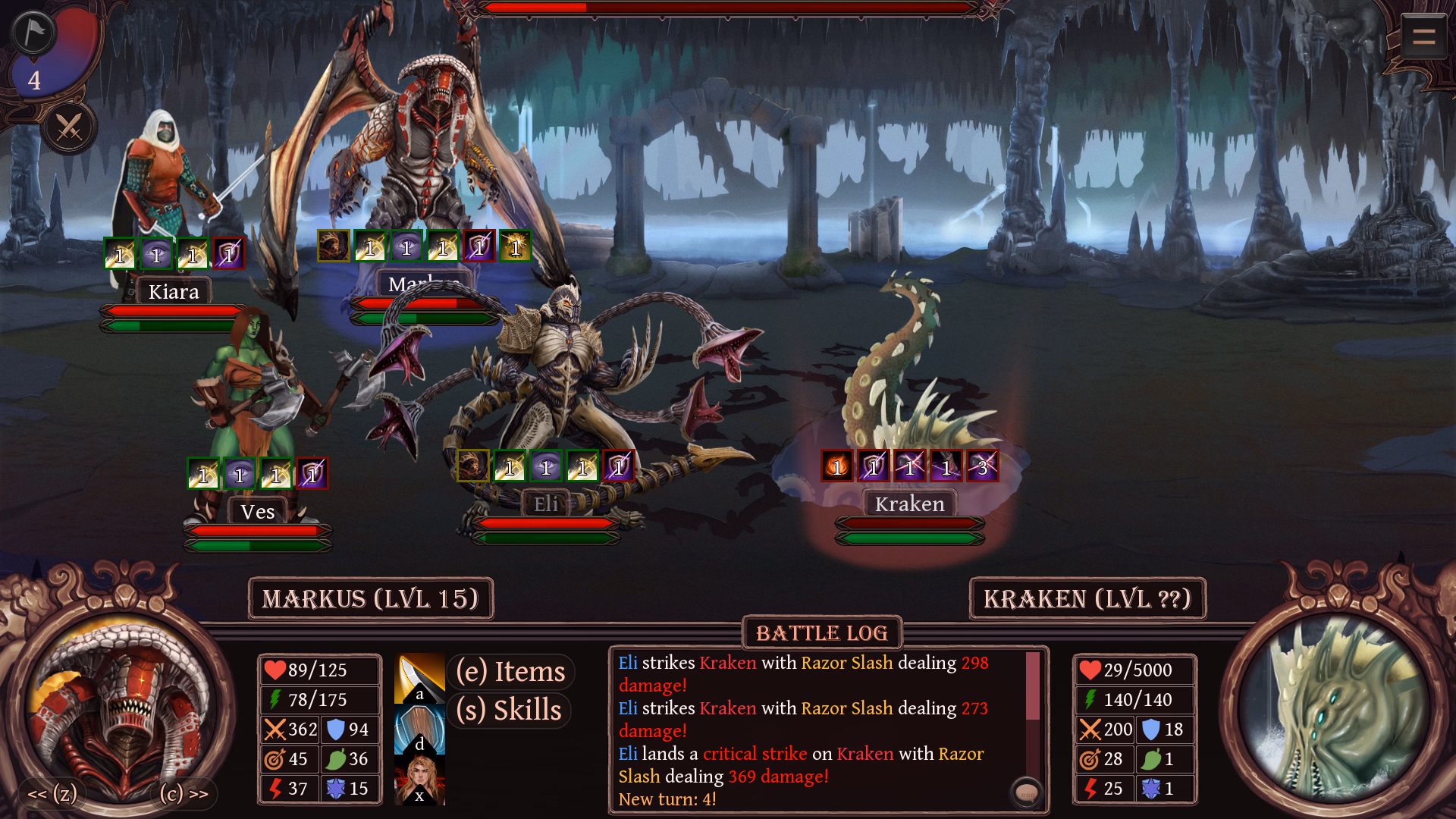Cycle to the next character arrow
Image resolution: width=1456 pixels, height=819 pixels.
pos(184,794)
